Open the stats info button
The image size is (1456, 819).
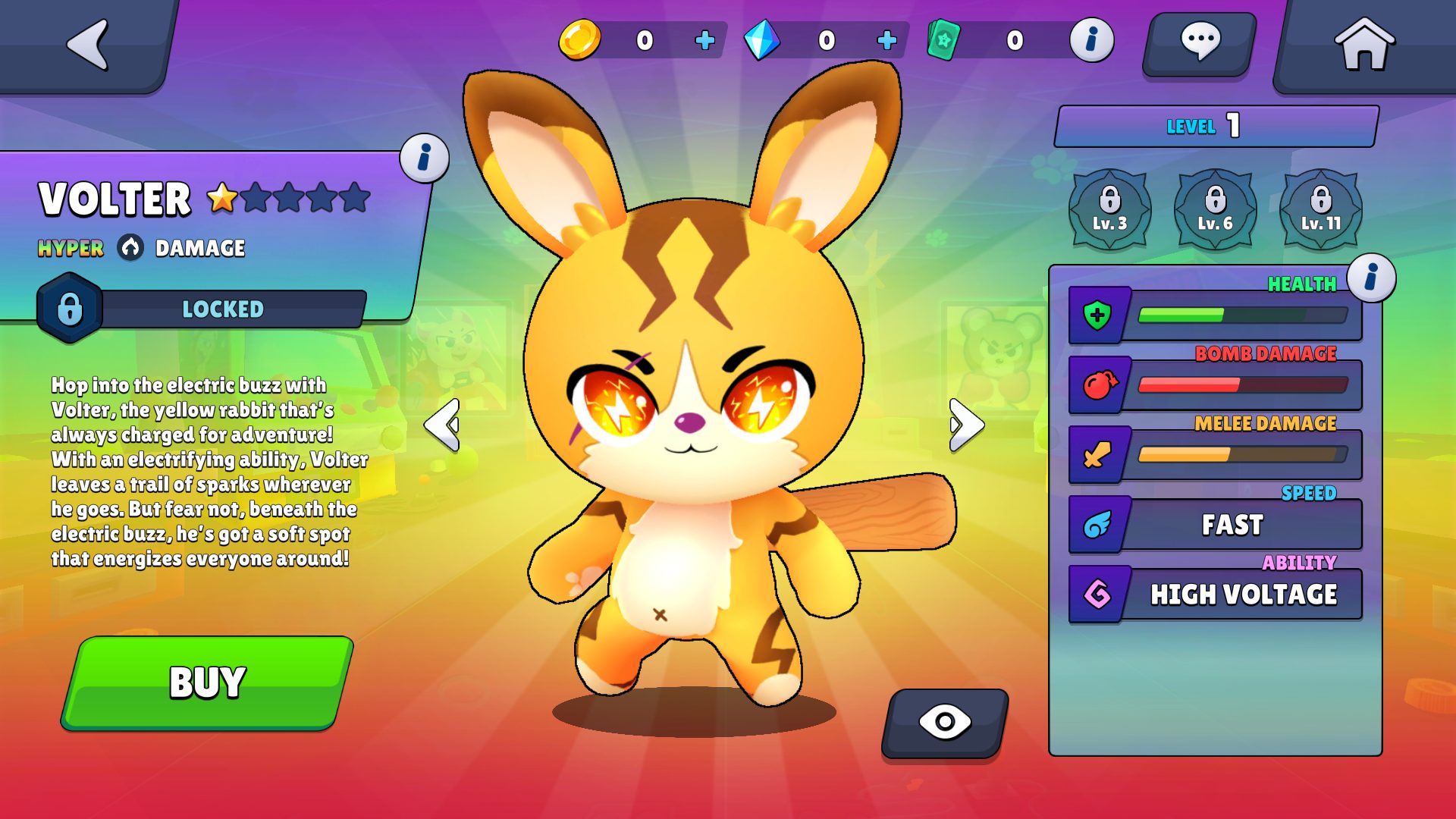pos(1371,278)
